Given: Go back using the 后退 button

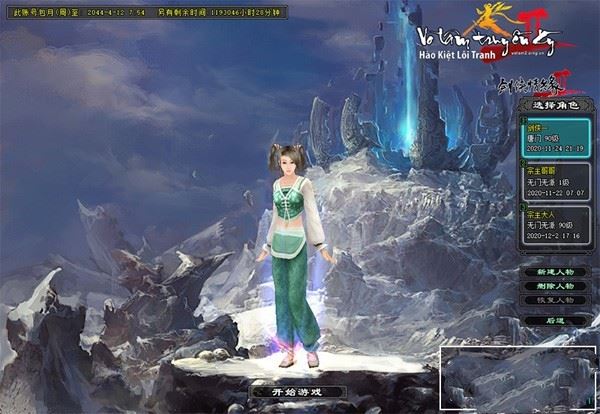Looking at the screenshot, I should pyautogui.click(x=555, y=320).
